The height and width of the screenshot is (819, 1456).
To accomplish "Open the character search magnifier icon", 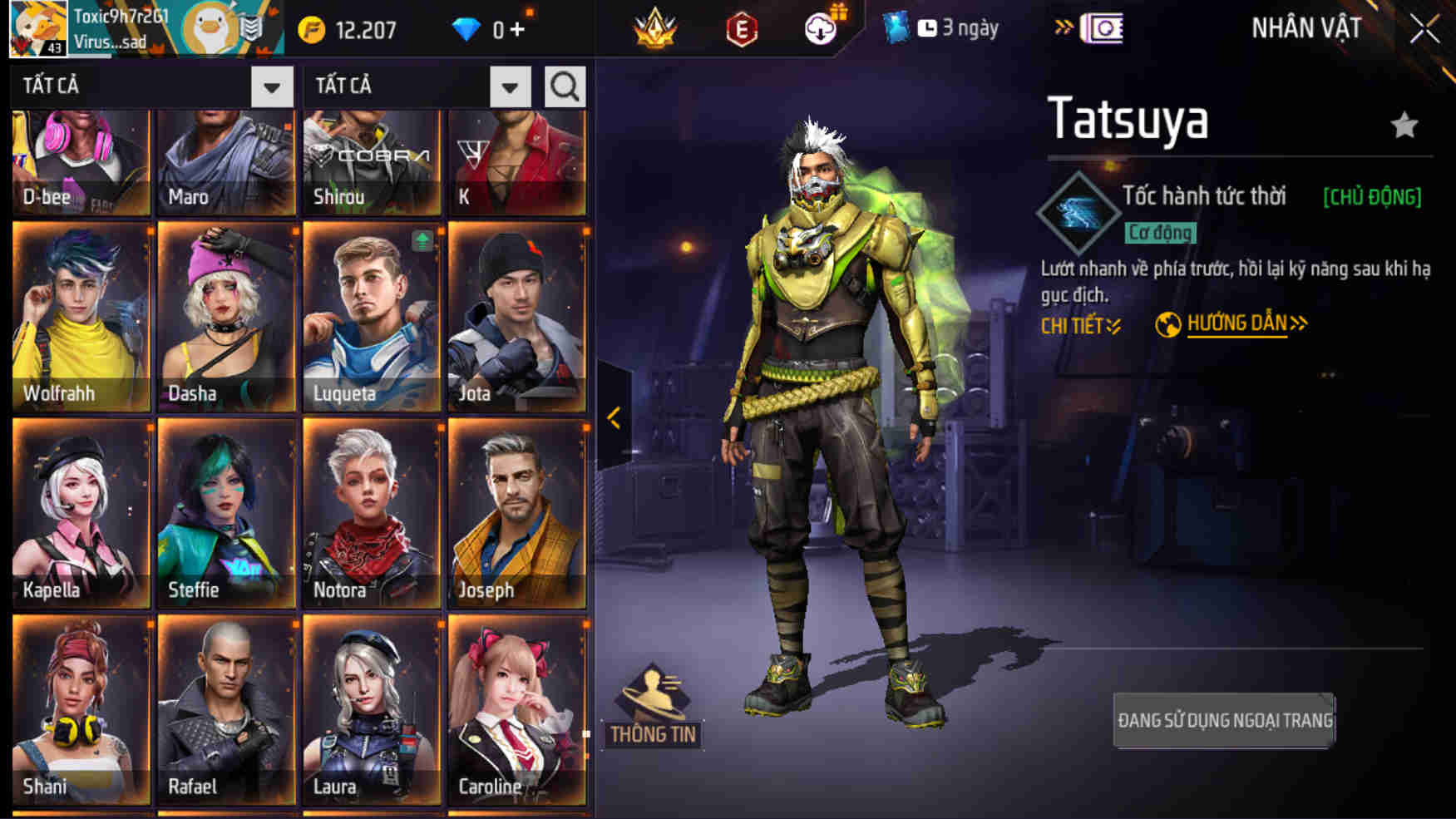I will pyautogui.click(x=564, y=86).
